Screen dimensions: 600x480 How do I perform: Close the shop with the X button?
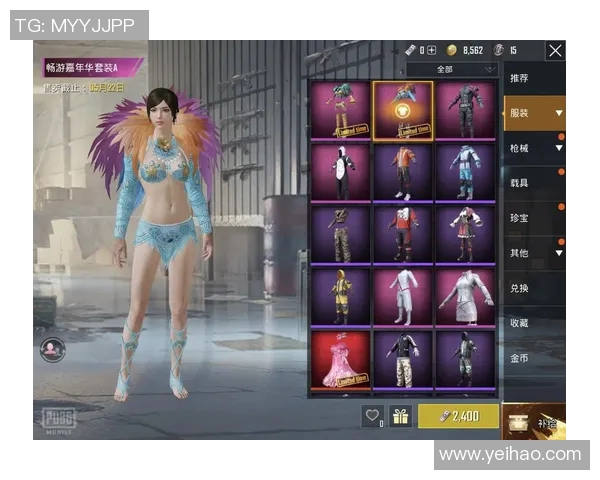pos(555,51)
